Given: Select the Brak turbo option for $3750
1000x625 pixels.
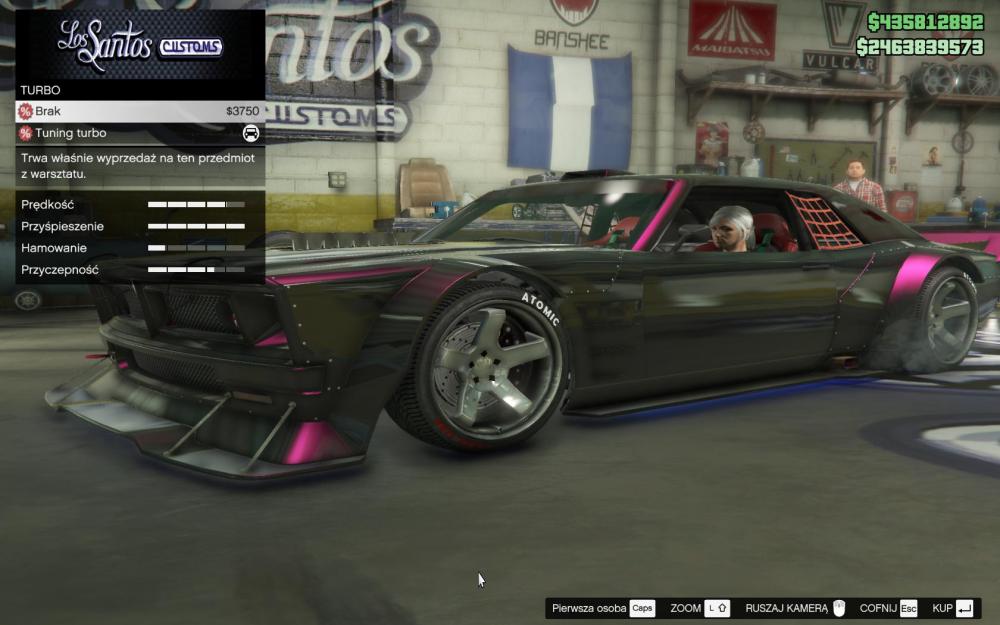Looking at the screenshot, I should (x=140, y=111).
